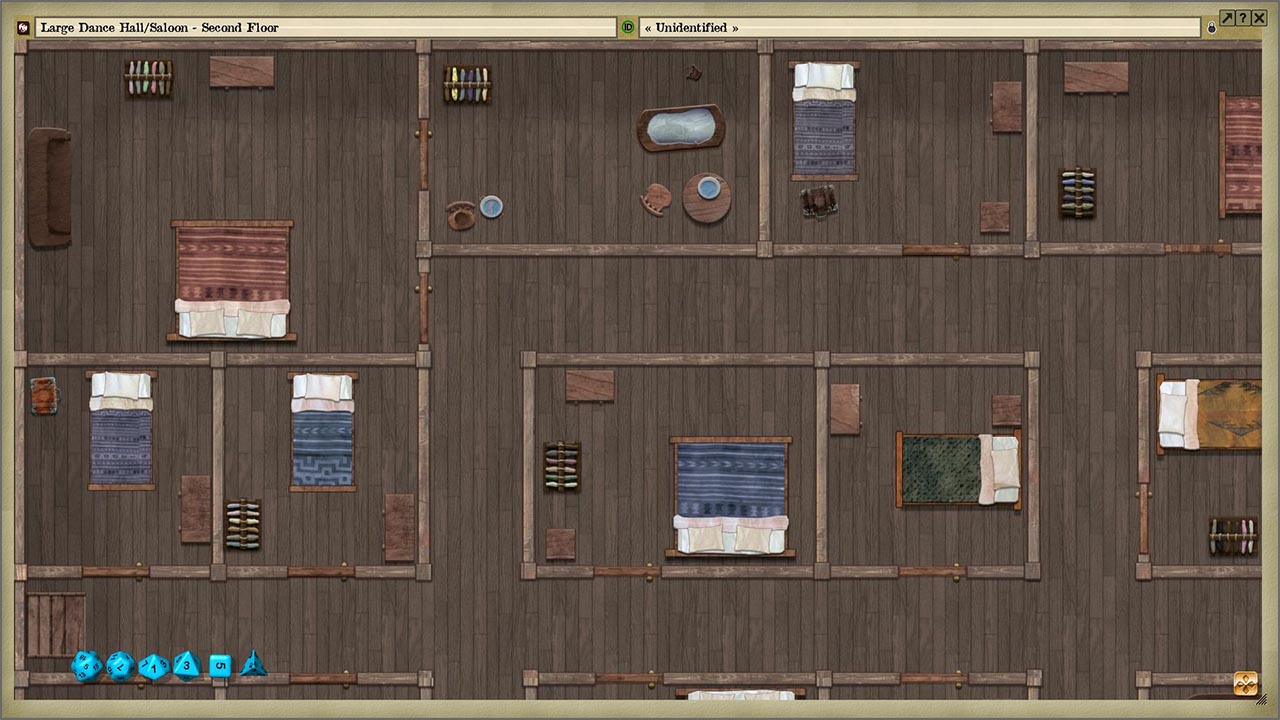Image resolution: width=1280 pixels, height=720 pixels.
Task: Roll the cube-shaped d6 die
Action: (x=219, y=665)
